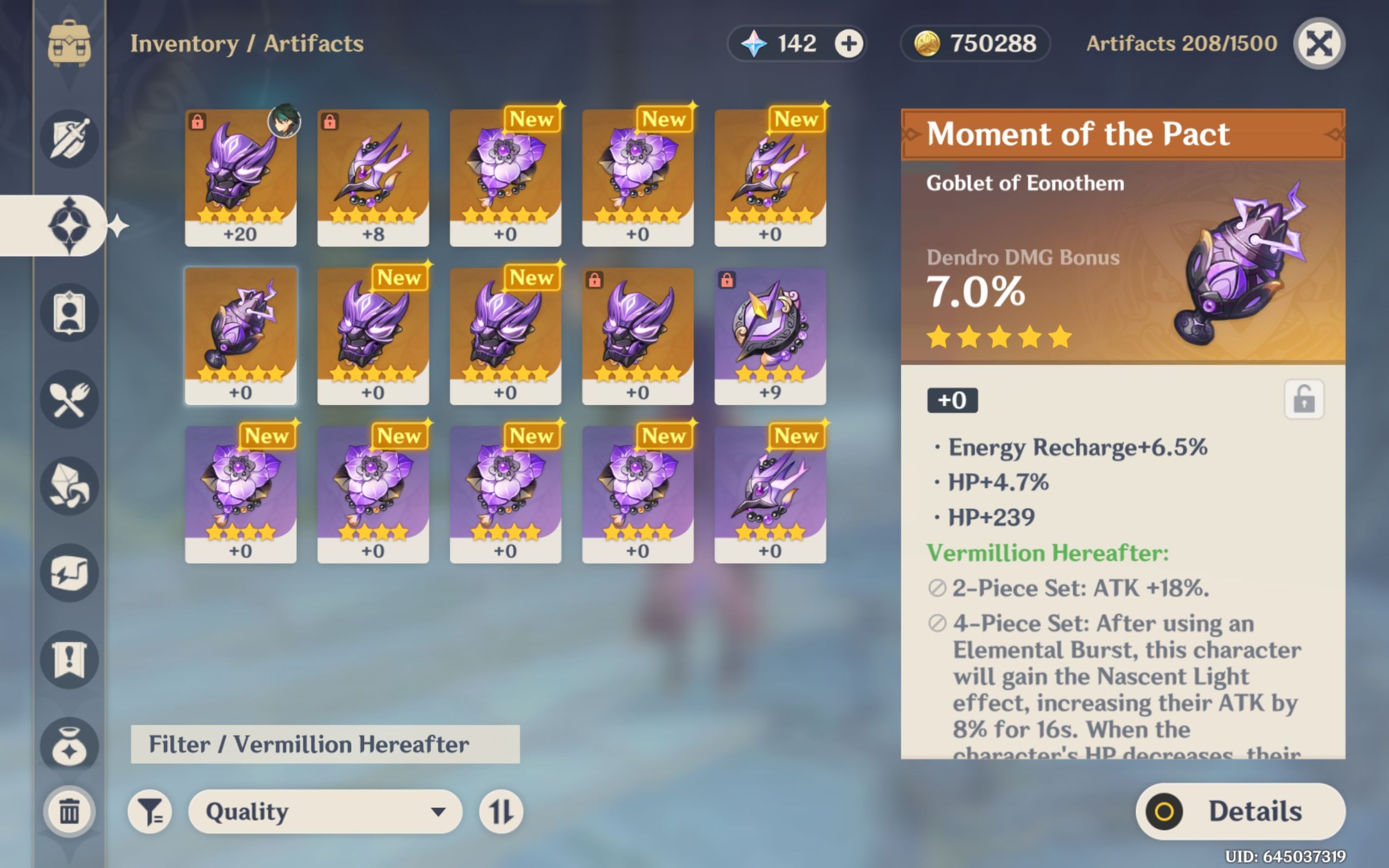1389x868 pixels.
Task: Open the Inventory / Artifacts header
Action: tap(247, 43)
